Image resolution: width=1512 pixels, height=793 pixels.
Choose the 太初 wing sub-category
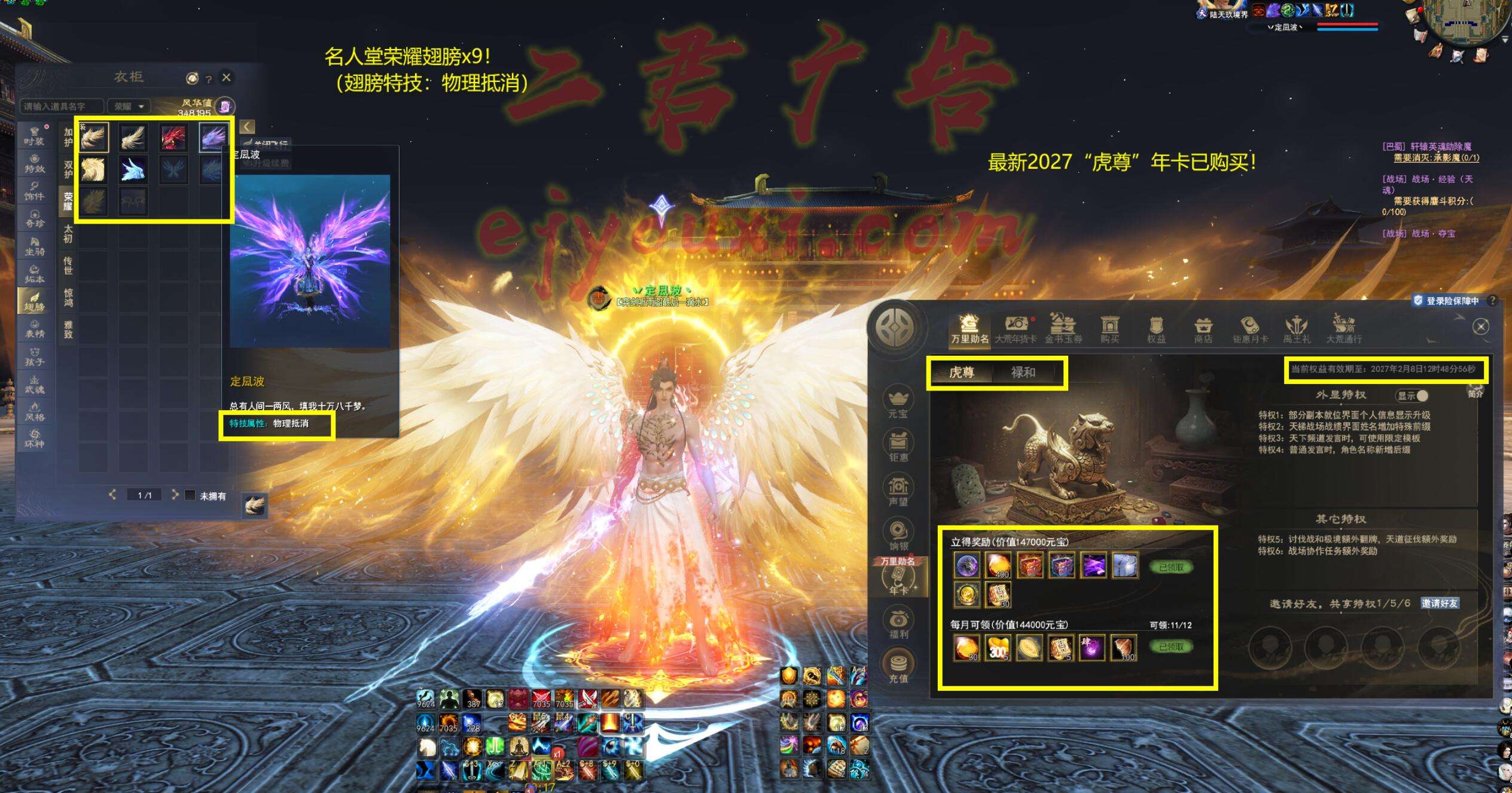coord(68,234)
